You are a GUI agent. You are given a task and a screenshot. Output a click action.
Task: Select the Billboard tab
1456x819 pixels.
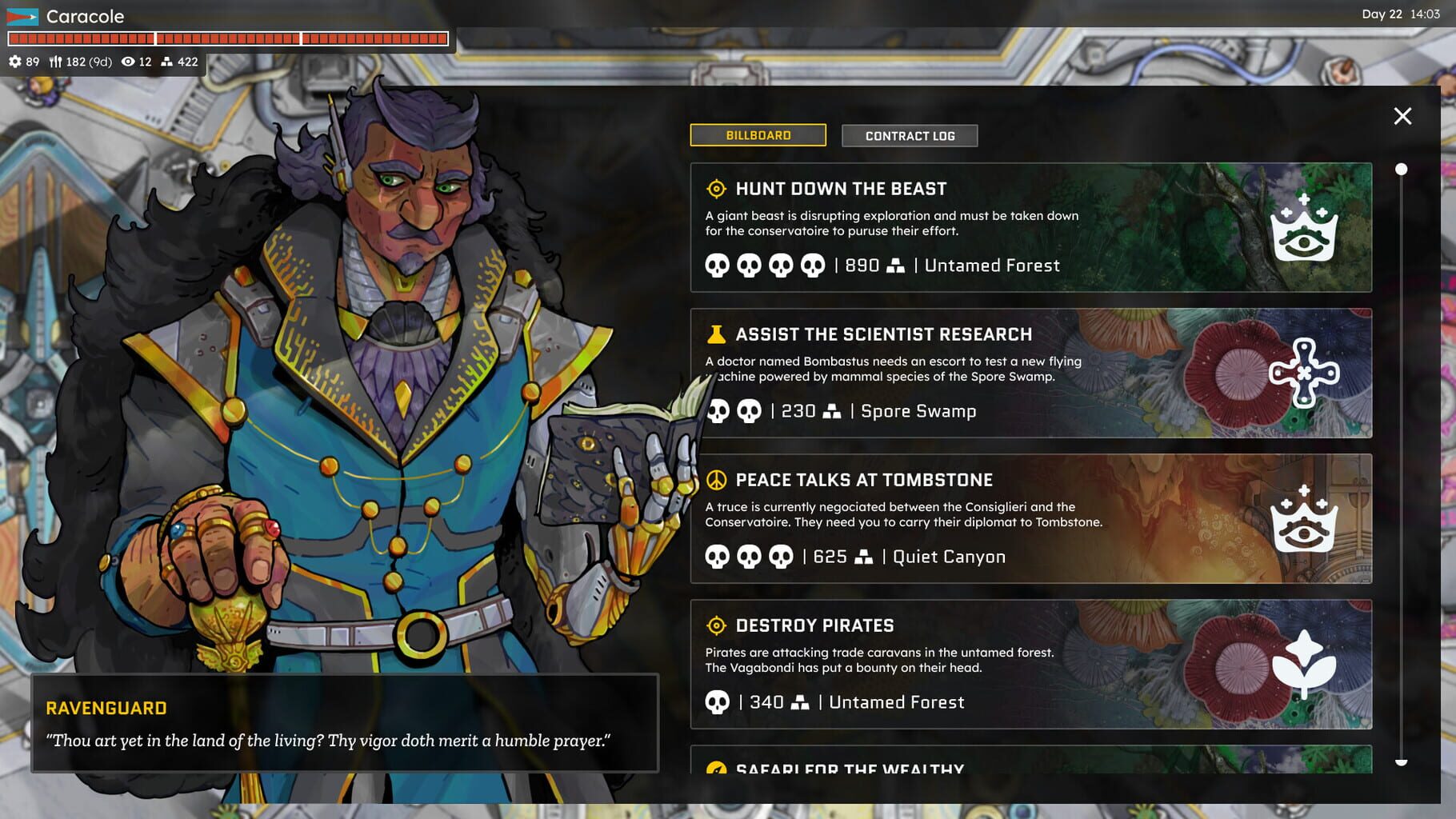(758, 135)
